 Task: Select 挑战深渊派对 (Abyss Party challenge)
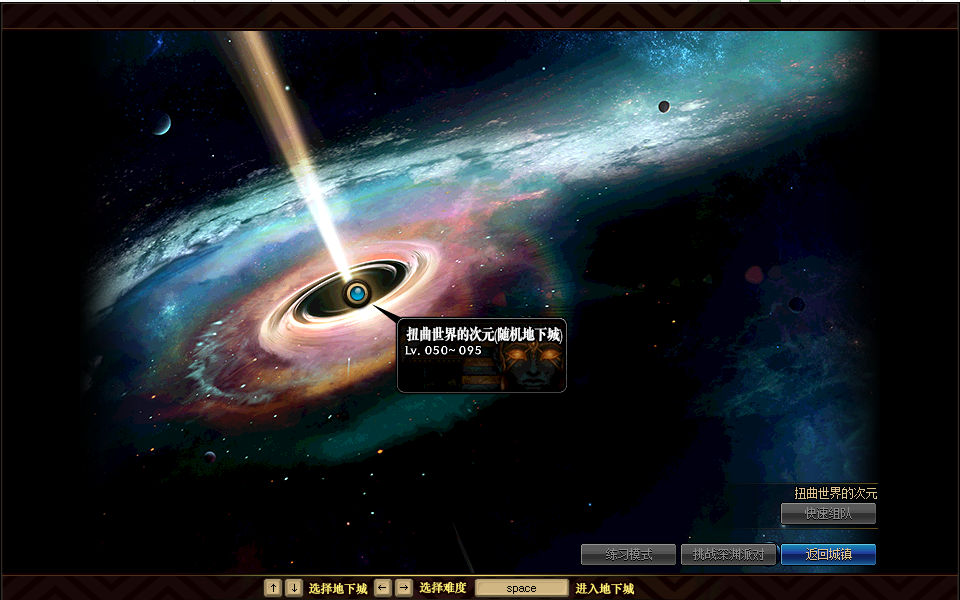click(728, 554)
